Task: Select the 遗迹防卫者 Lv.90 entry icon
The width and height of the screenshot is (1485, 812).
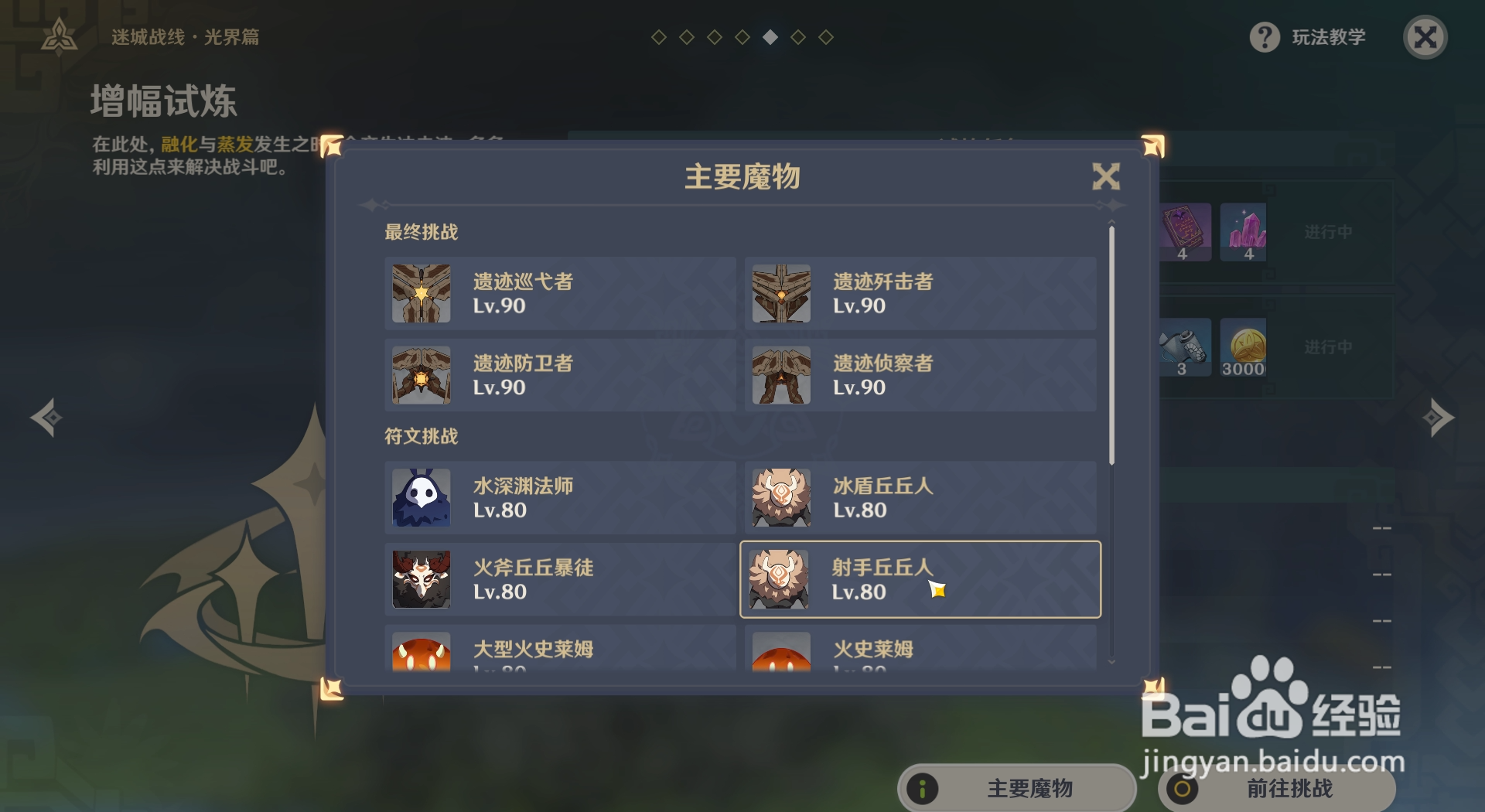Action: coord(421,376)
